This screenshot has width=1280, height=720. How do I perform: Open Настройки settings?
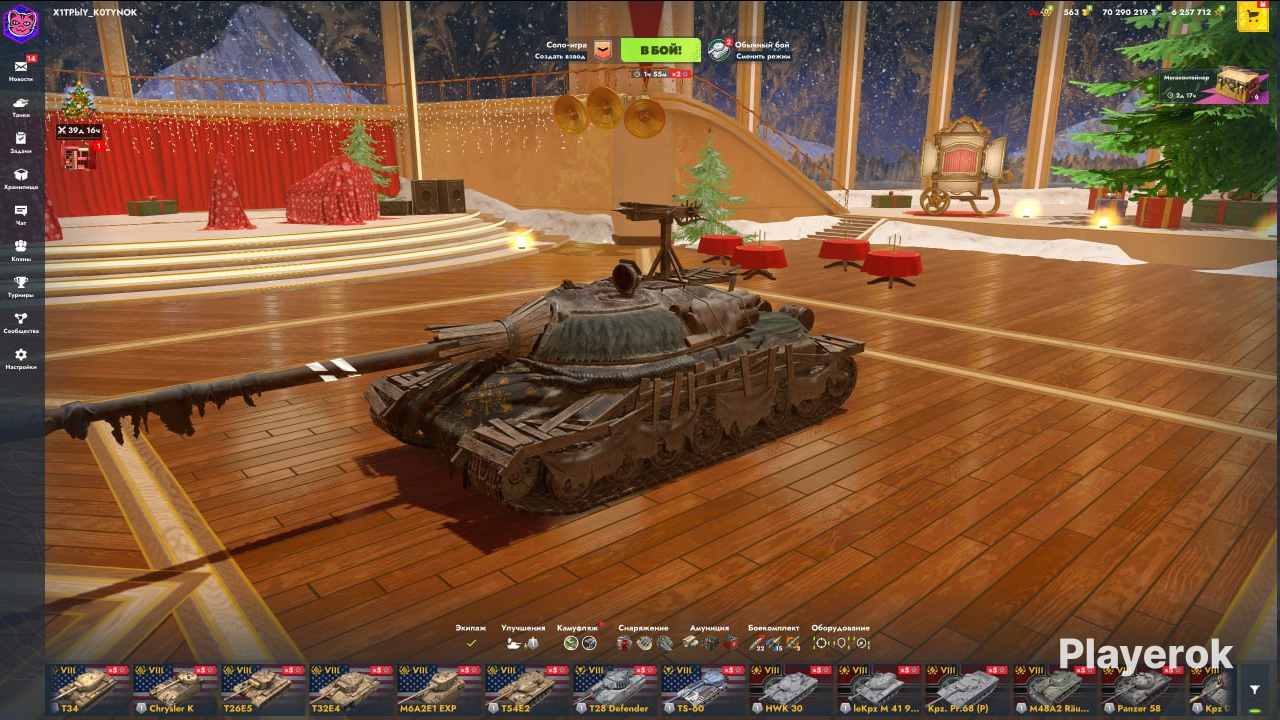(21, 358)
